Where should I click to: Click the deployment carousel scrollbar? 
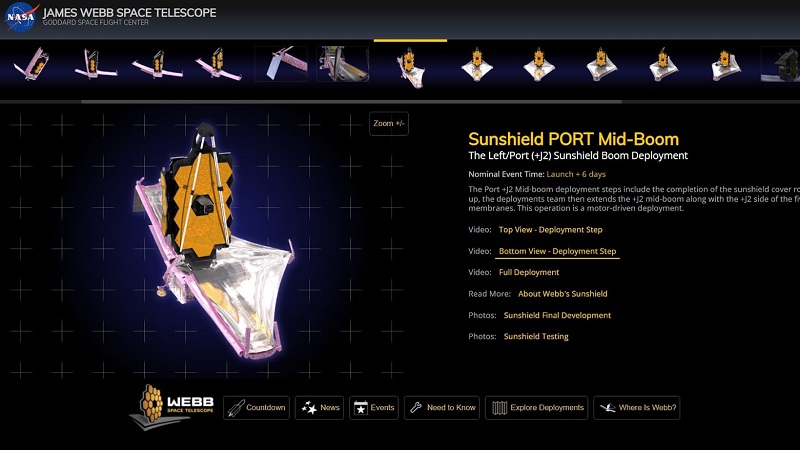[x=350, y=101]
